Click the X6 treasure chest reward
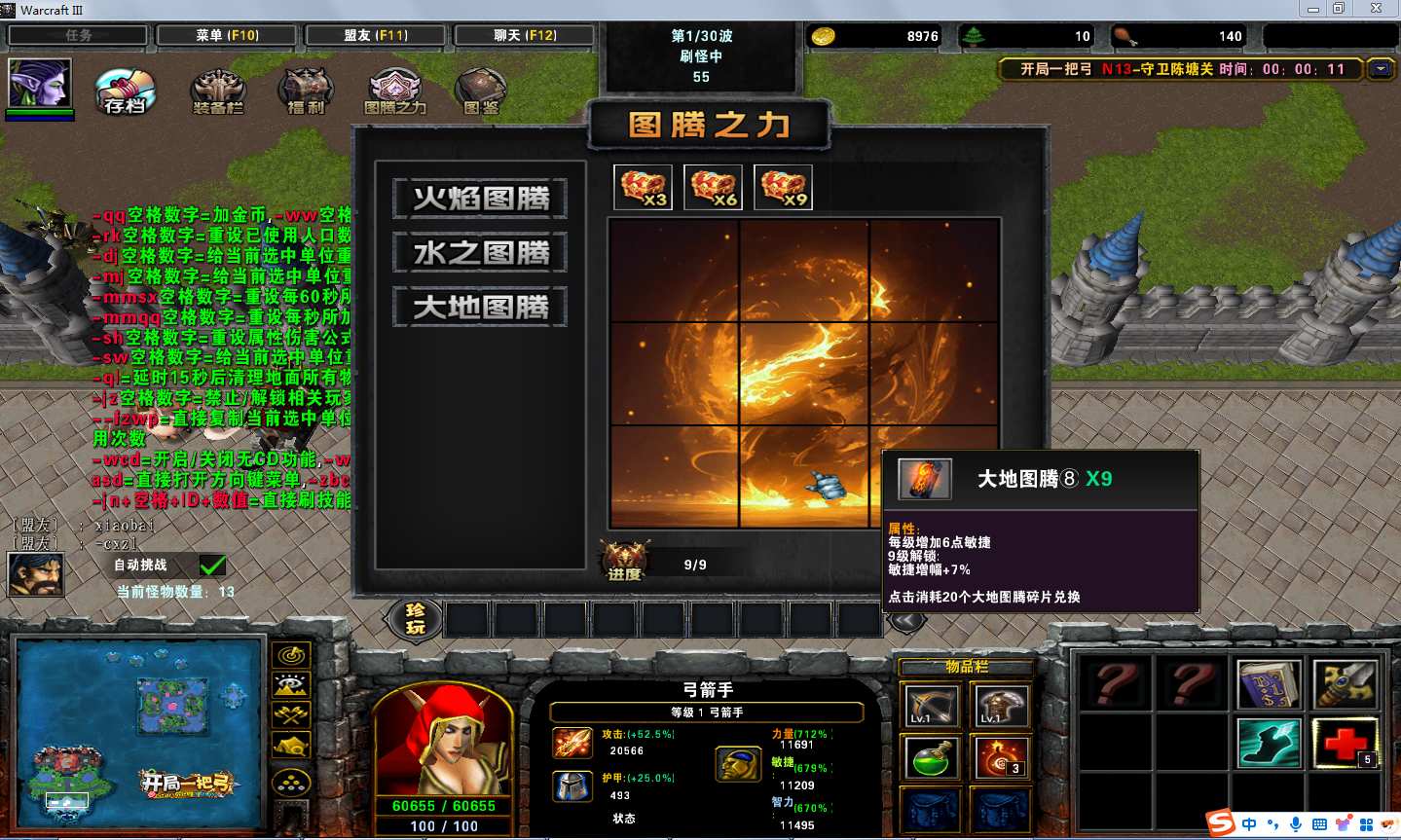Viewport: 1401px width, 840px height. 714,187
